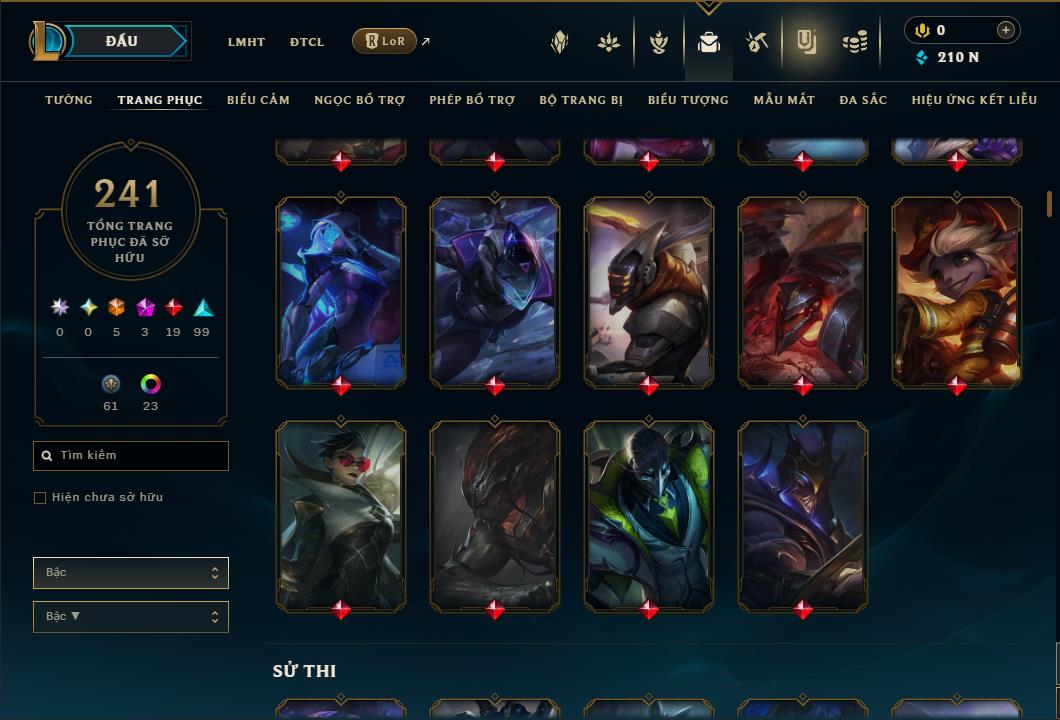Switch to the ĐA SẮC chromas tab
The height and width of the screenshot is (720, 1060).
863,100
